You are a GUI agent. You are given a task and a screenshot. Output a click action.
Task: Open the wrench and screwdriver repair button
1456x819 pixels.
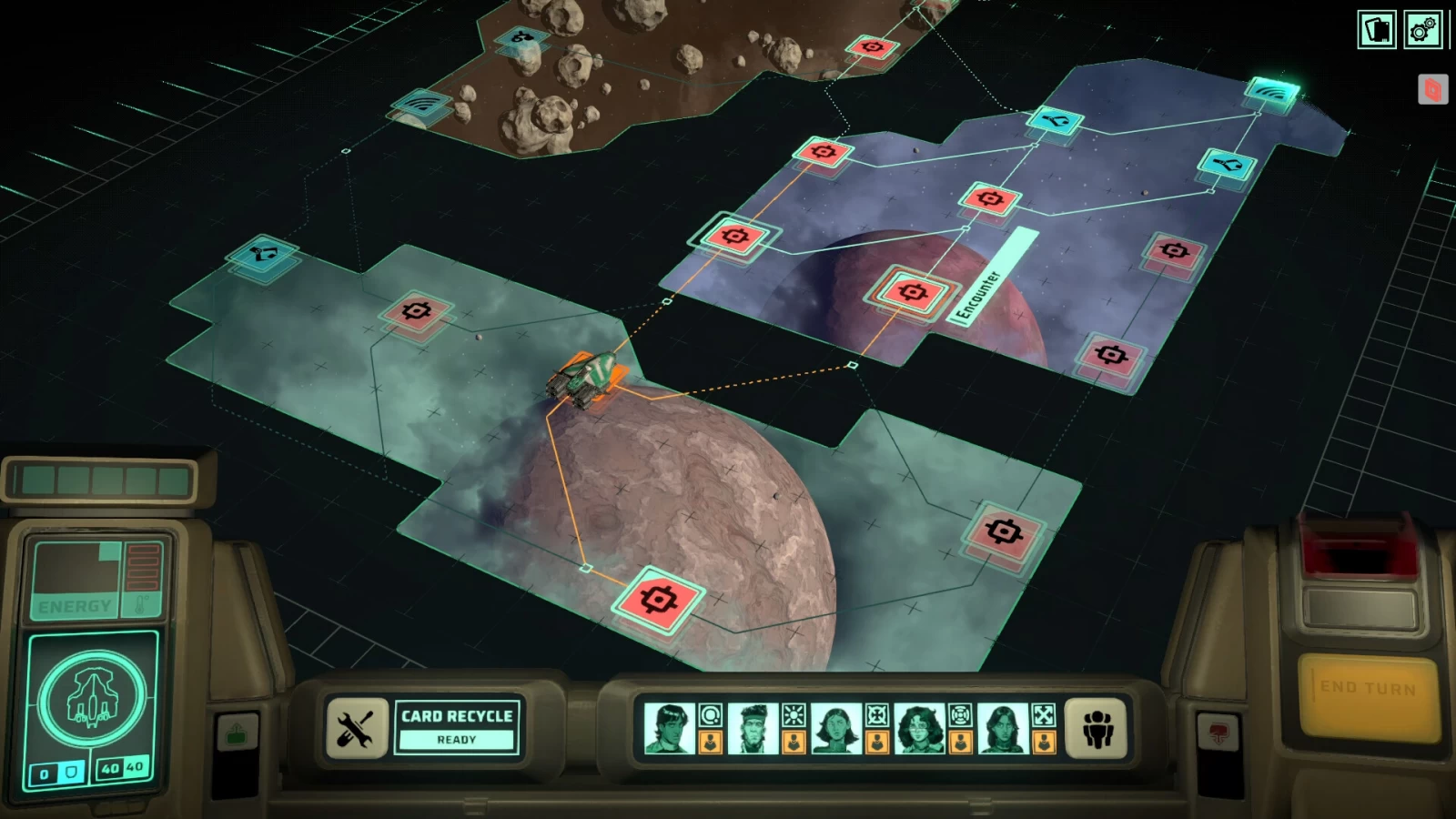pos(355,728)
